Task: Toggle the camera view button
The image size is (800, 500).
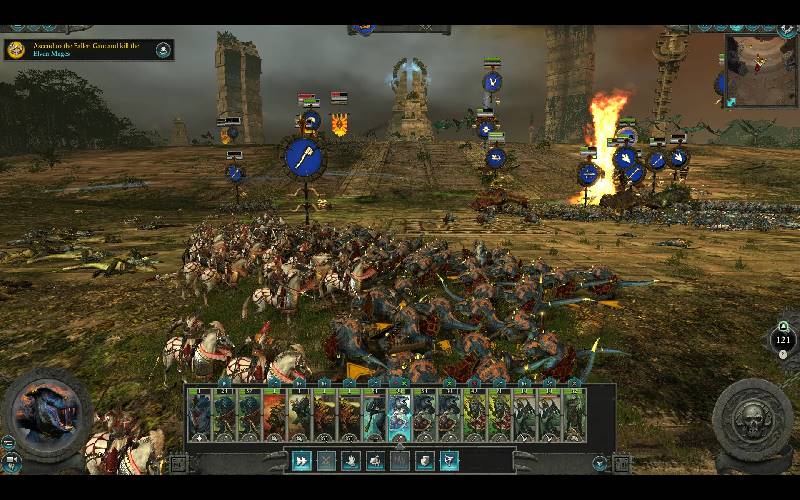Action: 13,462
